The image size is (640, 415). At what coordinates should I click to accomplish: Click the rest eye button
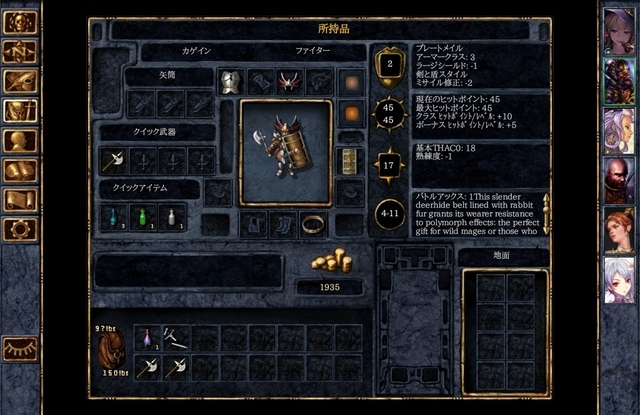pos(20,347)
